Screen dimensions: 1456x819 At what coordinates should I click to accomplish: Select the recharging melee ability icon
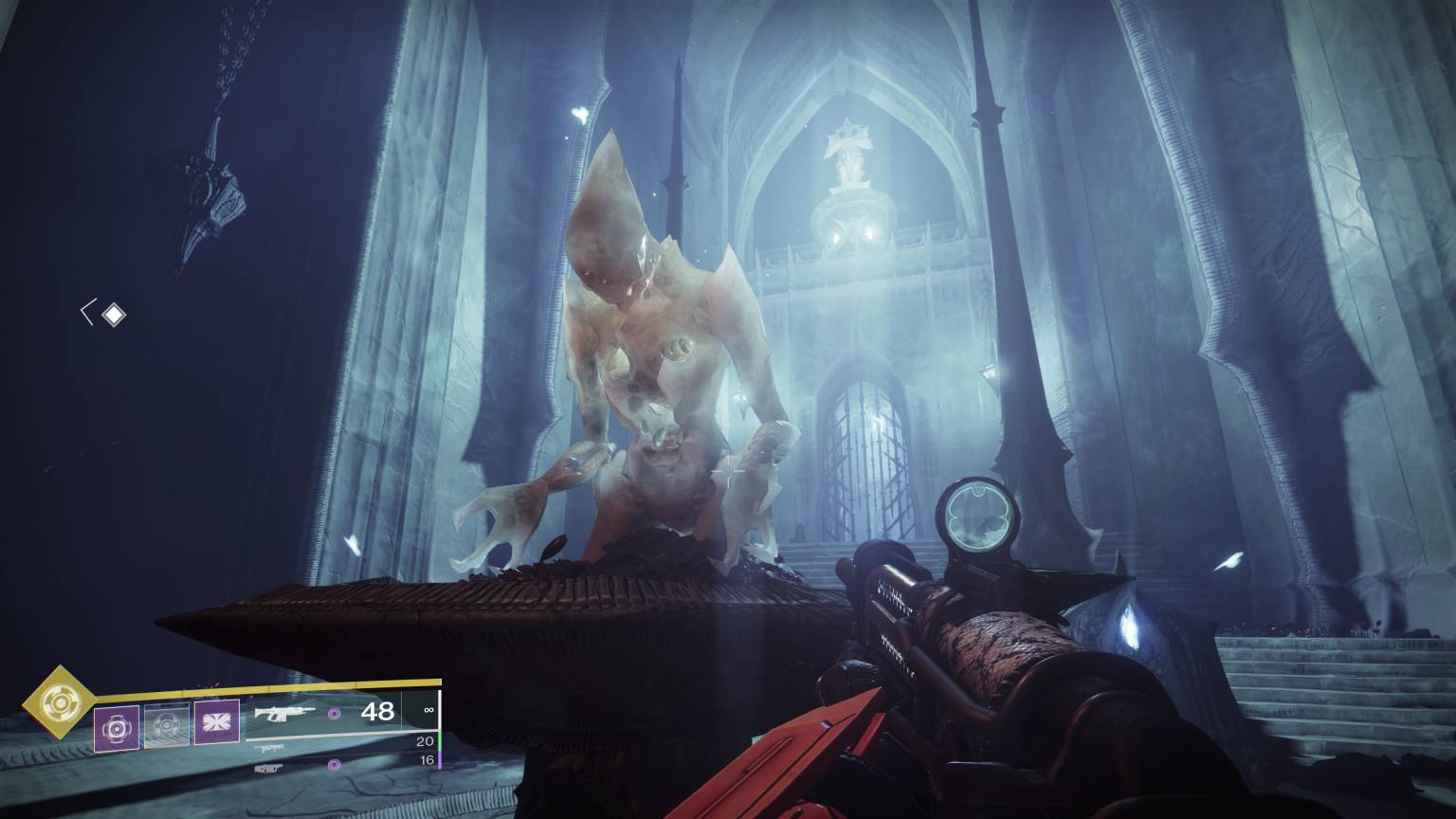pyautogui.click(x=167, y=725)
